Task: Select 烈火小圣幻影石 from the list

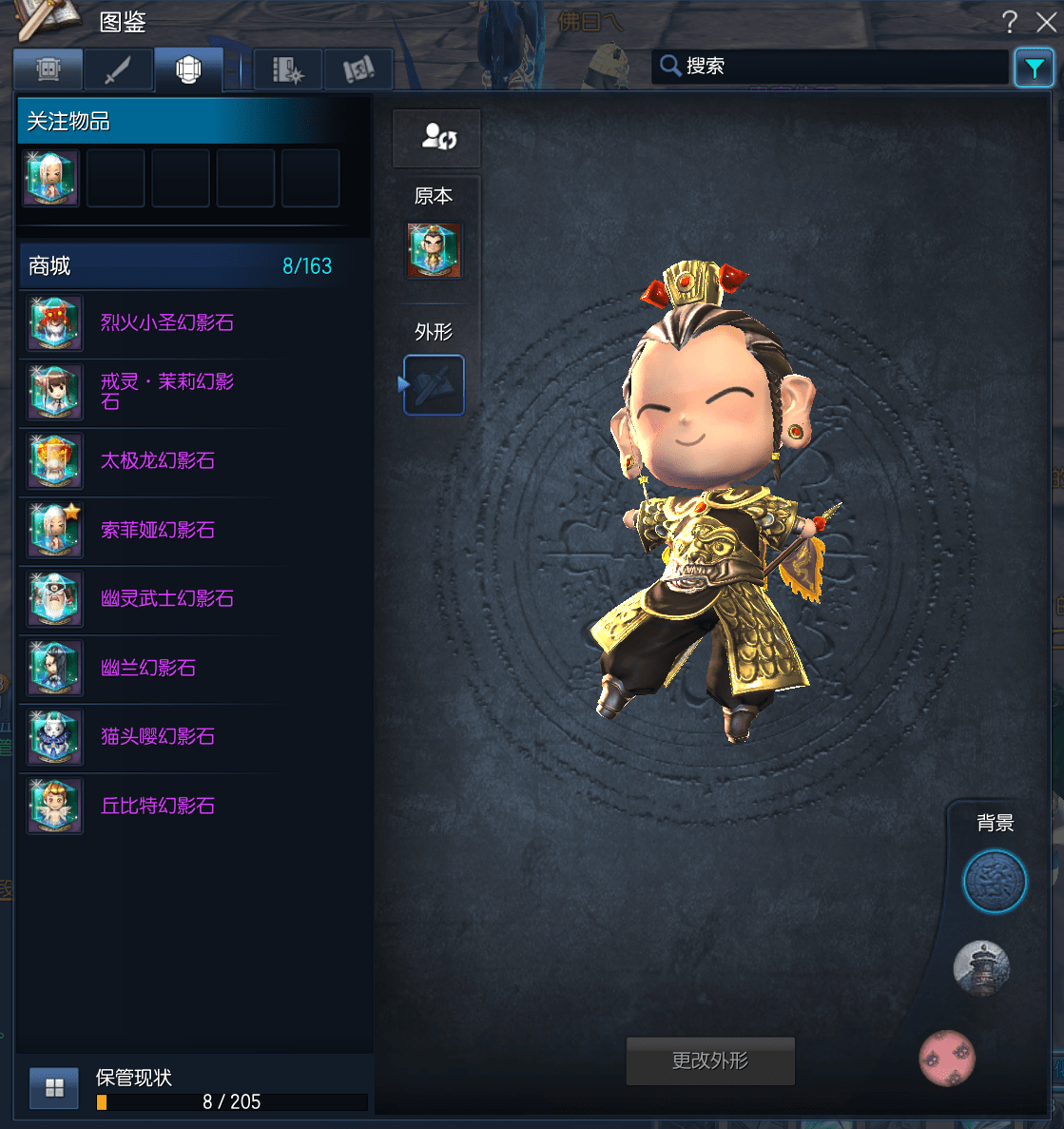Action: (167, 323)
